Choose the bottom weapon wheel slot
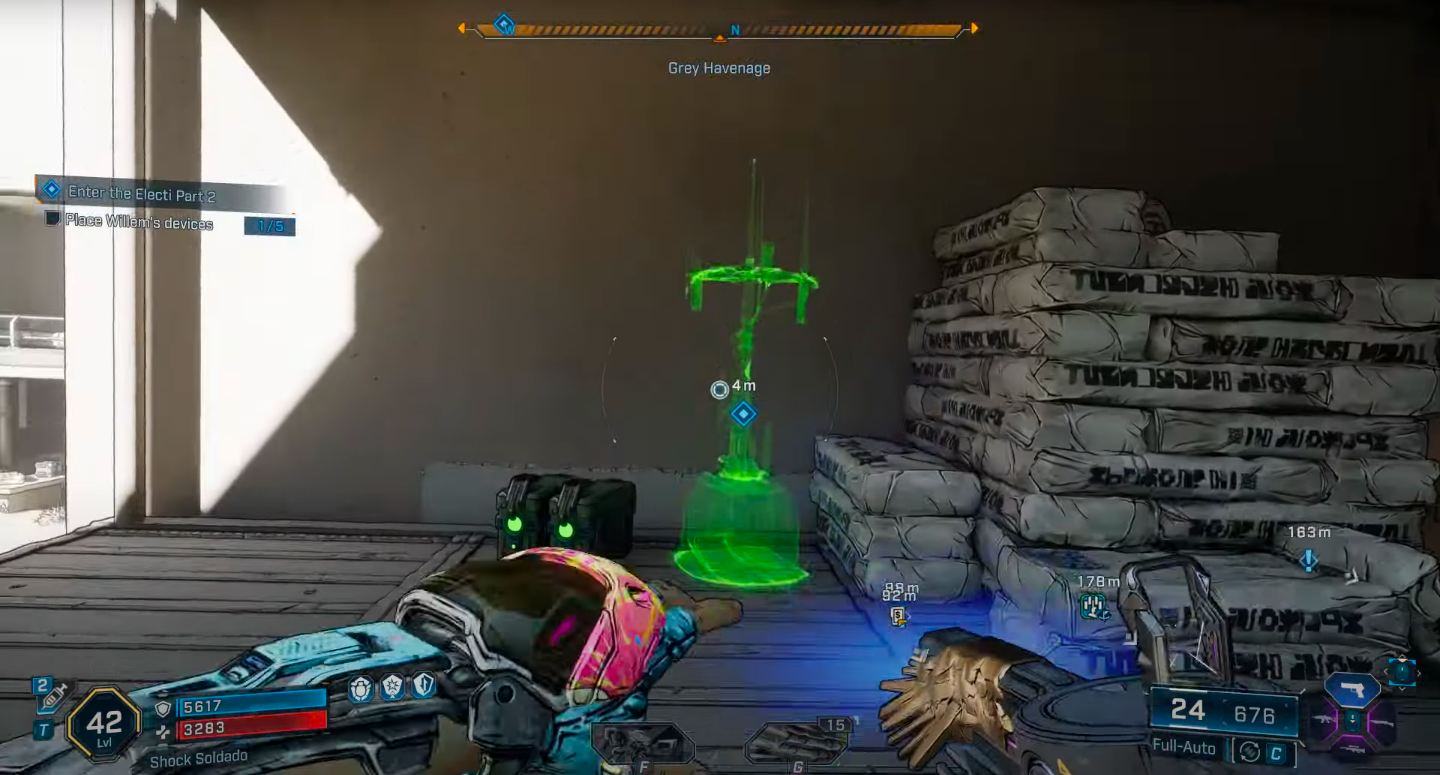Image resolution: width=1440 pixels, height=775 pixels. 1352,750
